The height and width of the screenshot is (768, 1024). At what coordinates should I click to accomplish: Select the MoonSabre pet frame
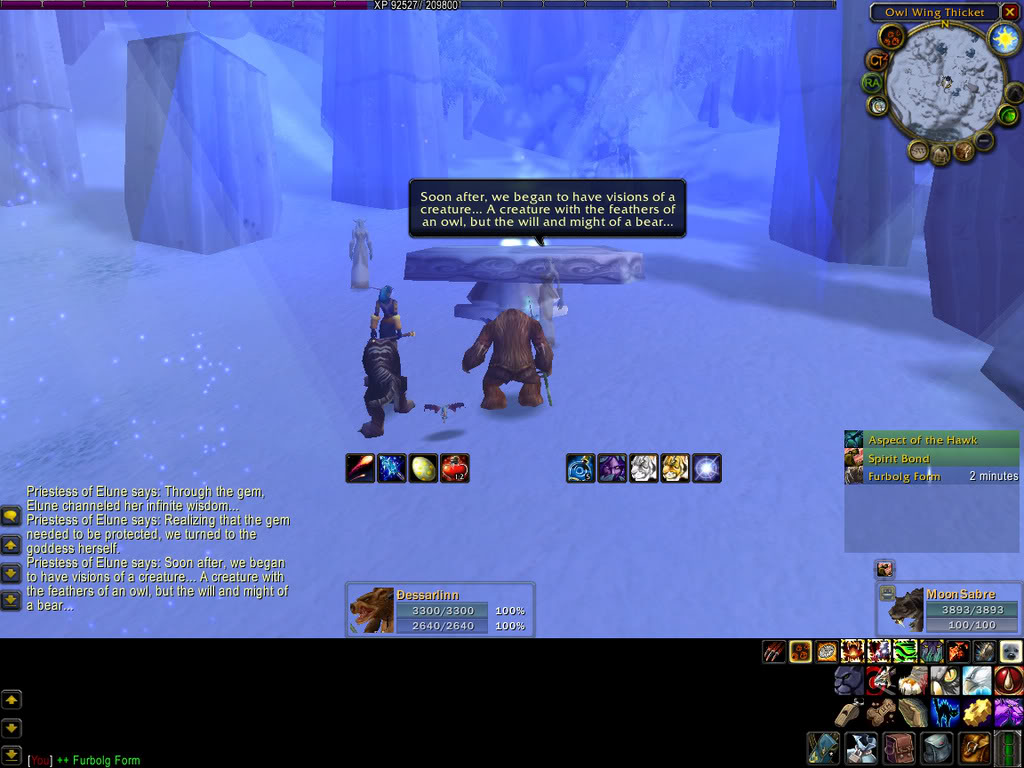point(940,609)
